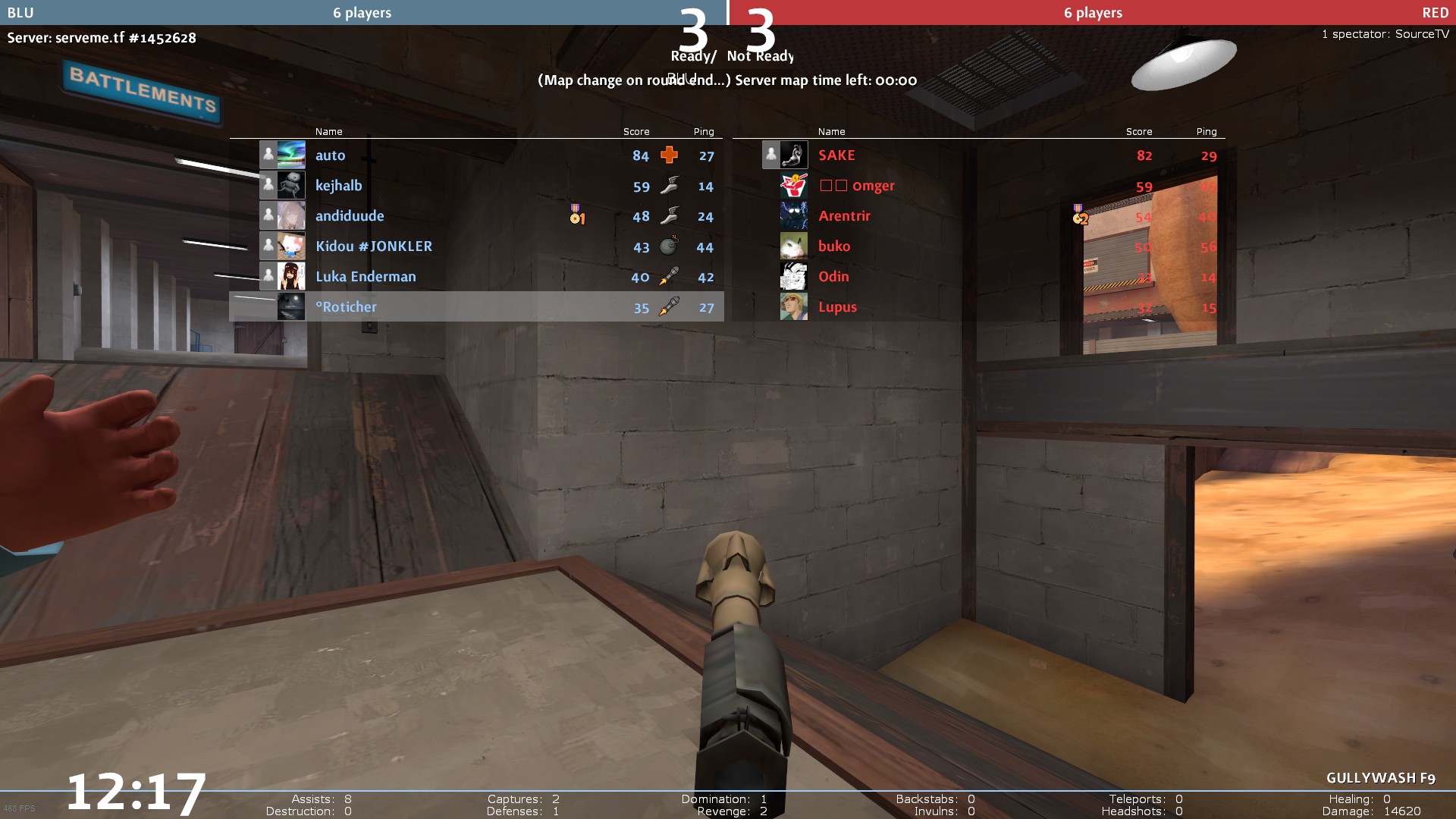Select player auto in BLU scoreboard
The width and height of the screenshot is (1456, 819).
(x=331, y=155)
